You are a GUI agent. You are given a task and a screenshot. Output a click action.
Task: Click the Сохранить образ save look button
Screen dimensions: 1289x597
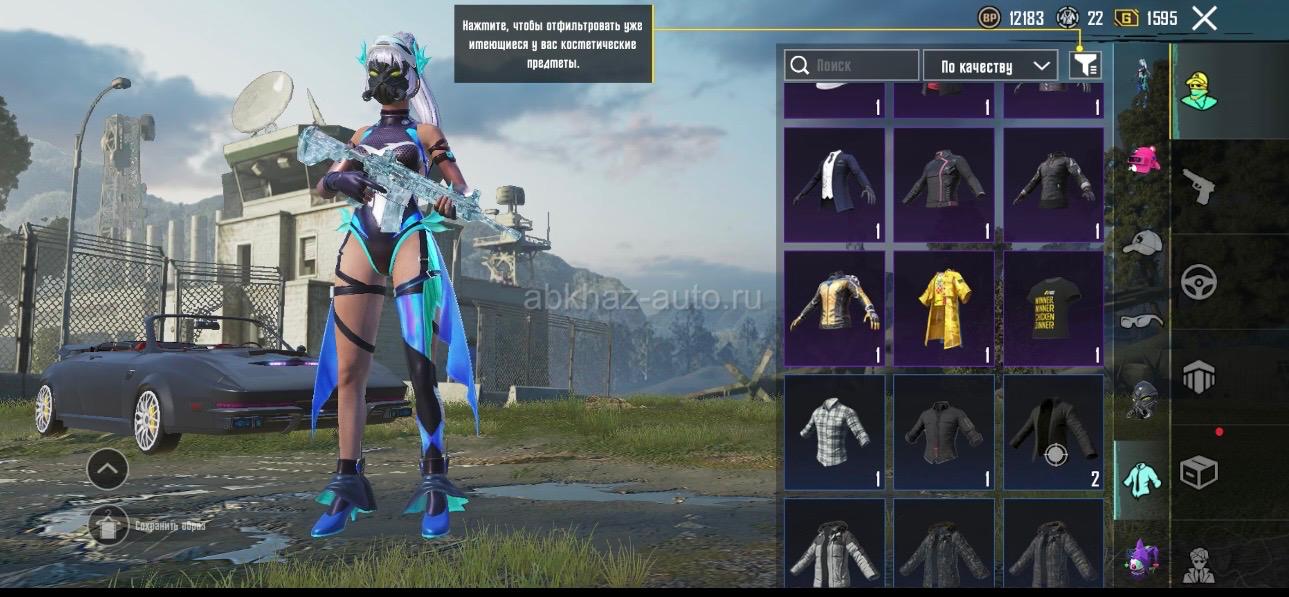pyautogui.click(x=109, y=525)
